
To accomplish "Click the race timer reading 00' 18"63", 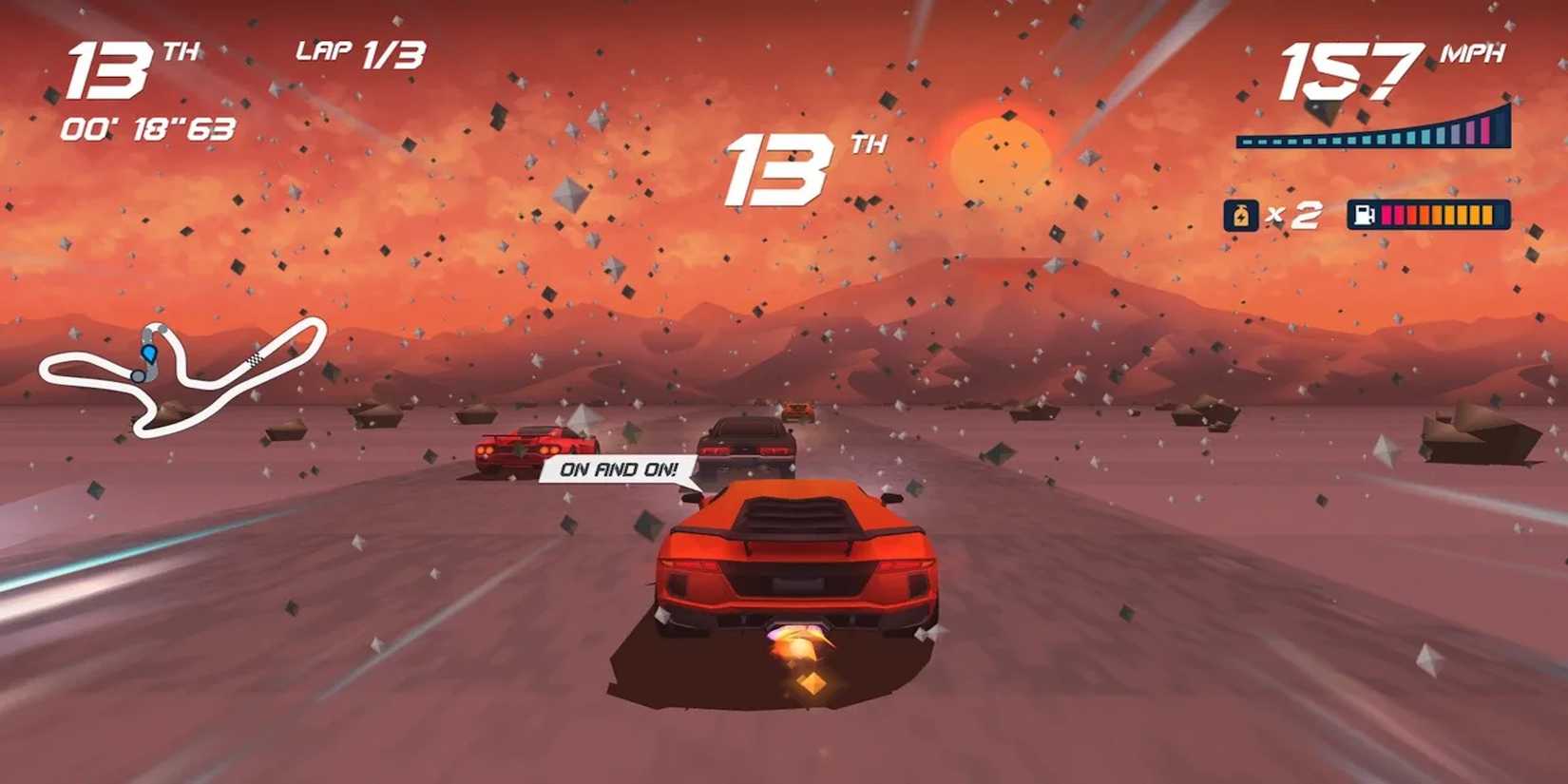I will click(x=147, y=130).
